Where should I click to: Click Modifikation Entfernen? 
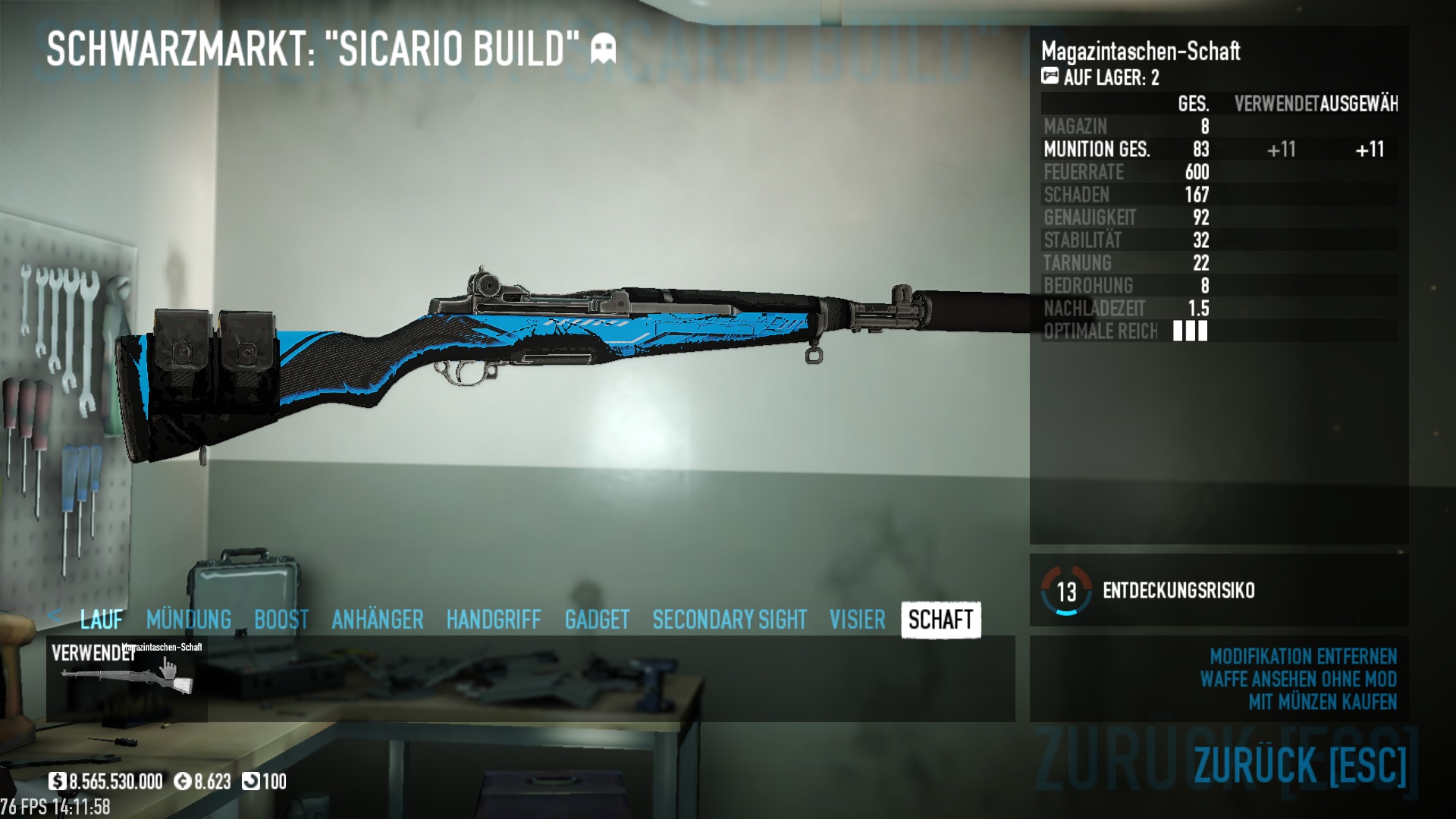(1303, 656)
